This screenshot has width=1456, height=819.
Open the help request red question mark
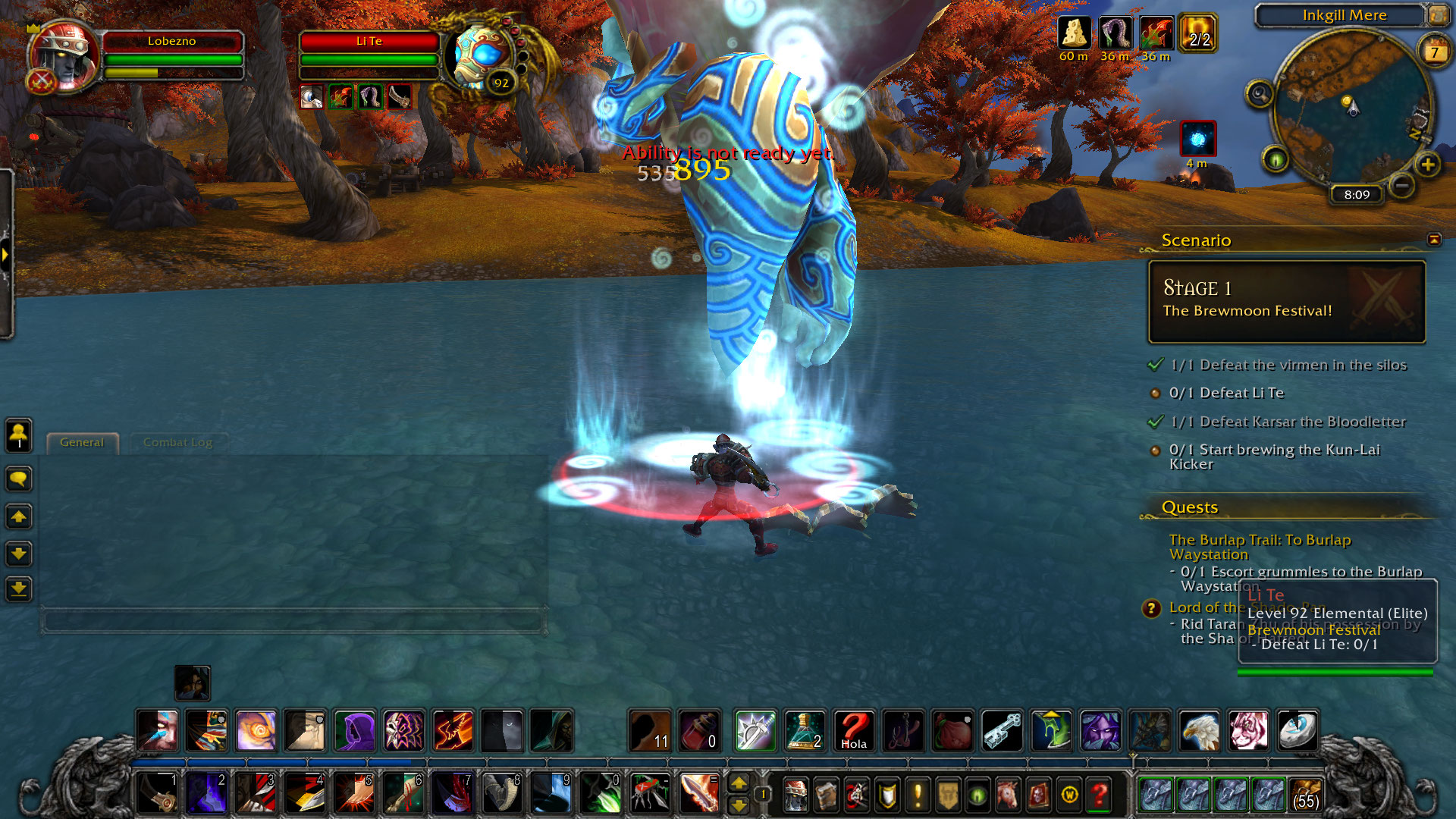1099,795
